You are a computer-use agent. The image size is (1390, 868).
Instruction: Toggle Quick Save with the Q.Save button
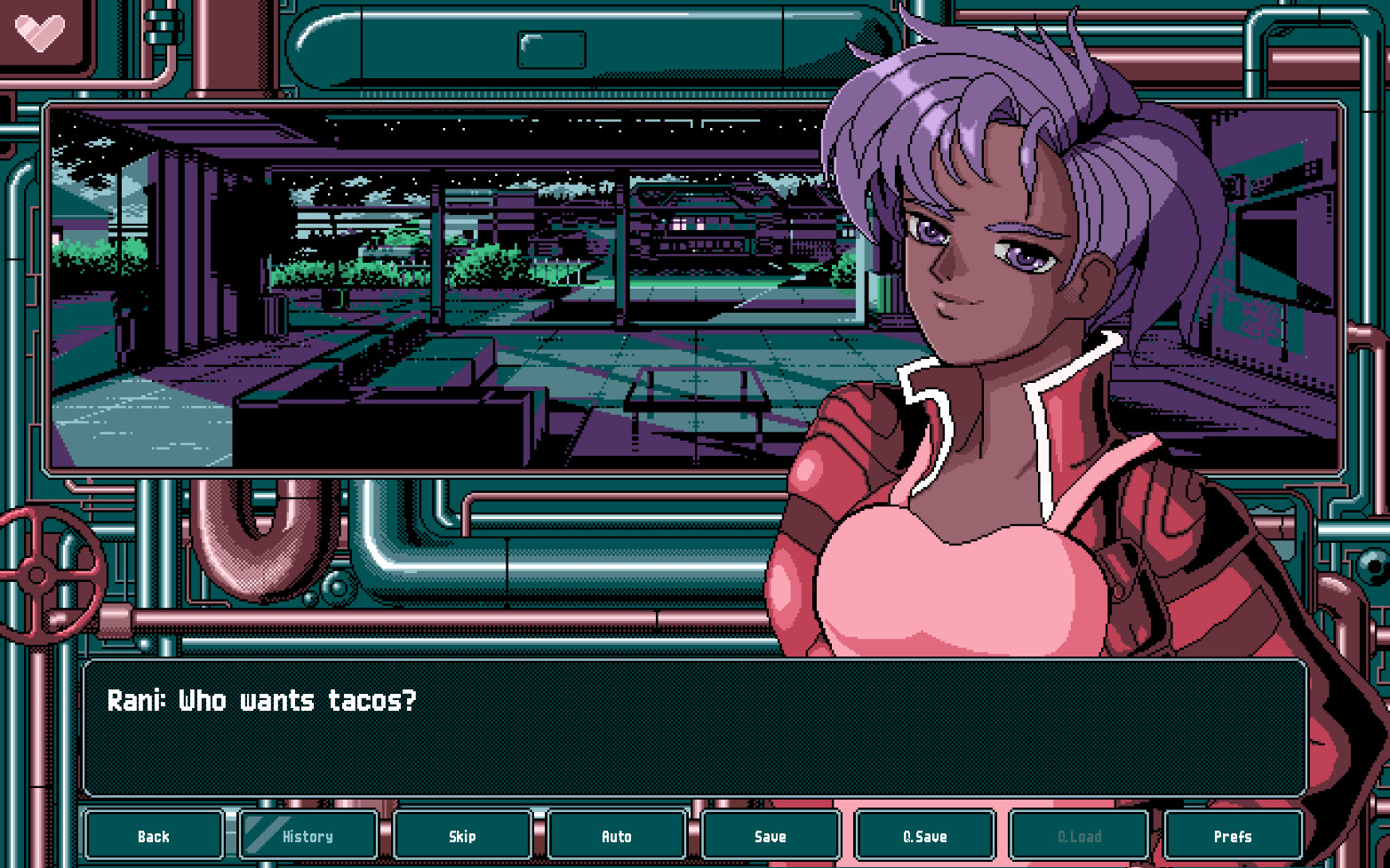tap(924, 835)
